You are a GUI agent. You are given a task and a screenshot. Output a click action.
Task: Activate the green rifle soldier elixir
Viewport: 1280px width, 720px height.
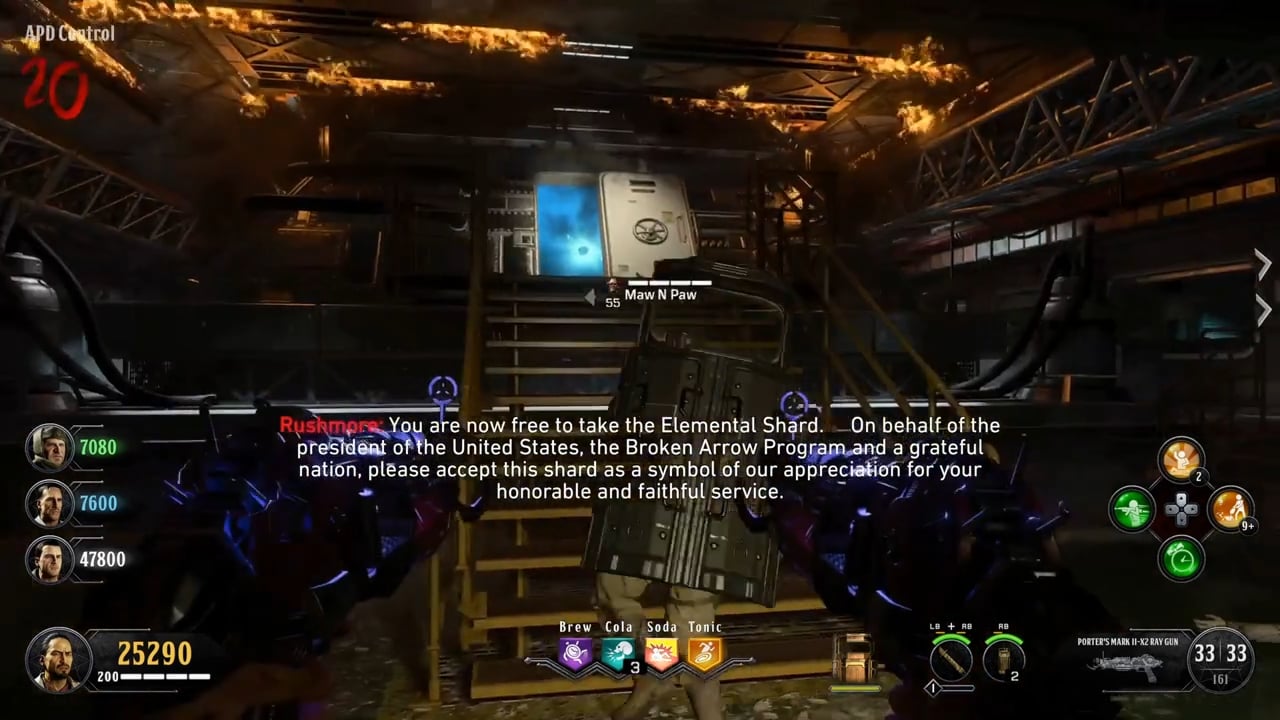(1132, 509)
